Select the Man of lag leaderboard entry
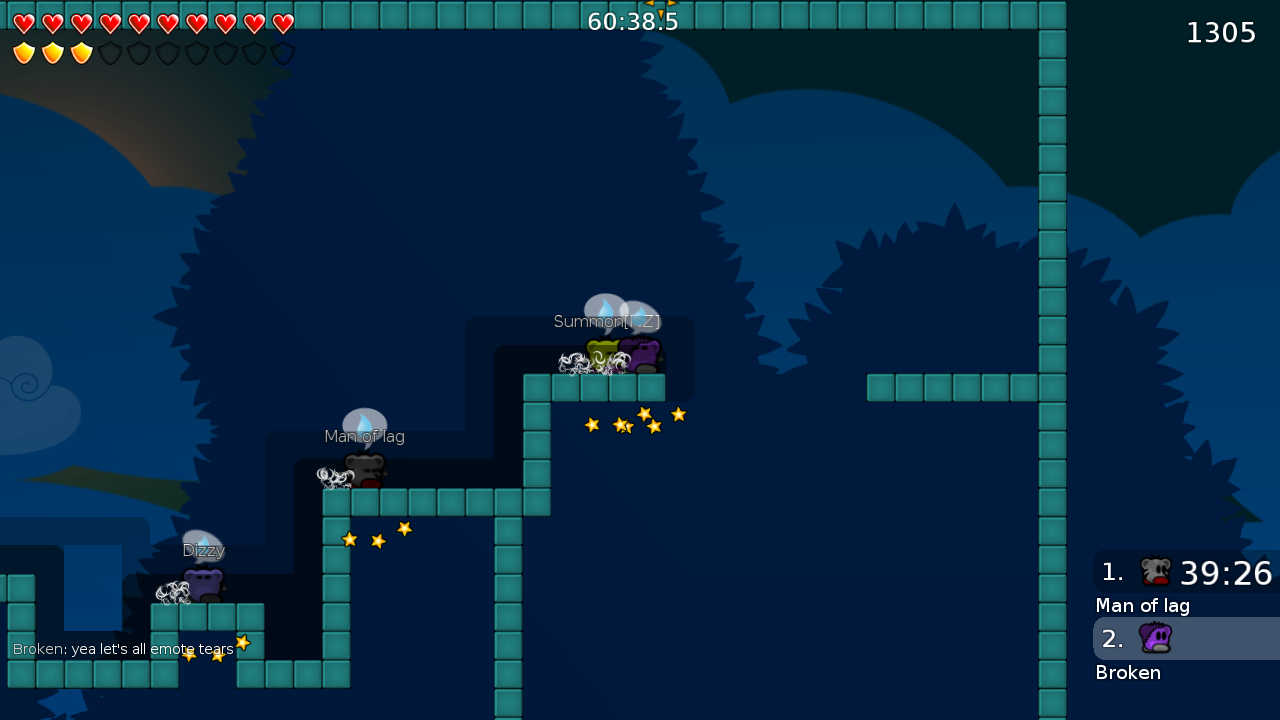Screen dimensions: 1280x720 pyautogui.click(x=1143, y=605)
